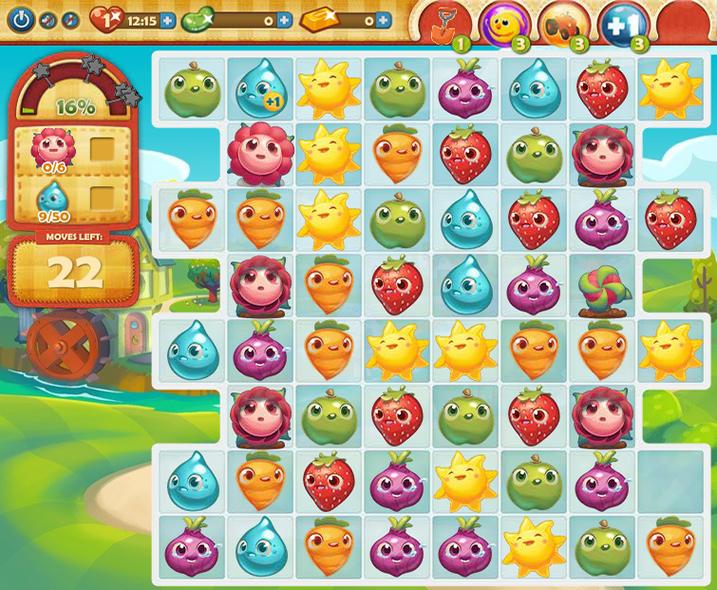Add gold bars using the plus button
The height and width of the screenshot is (590, 717).
397,20
